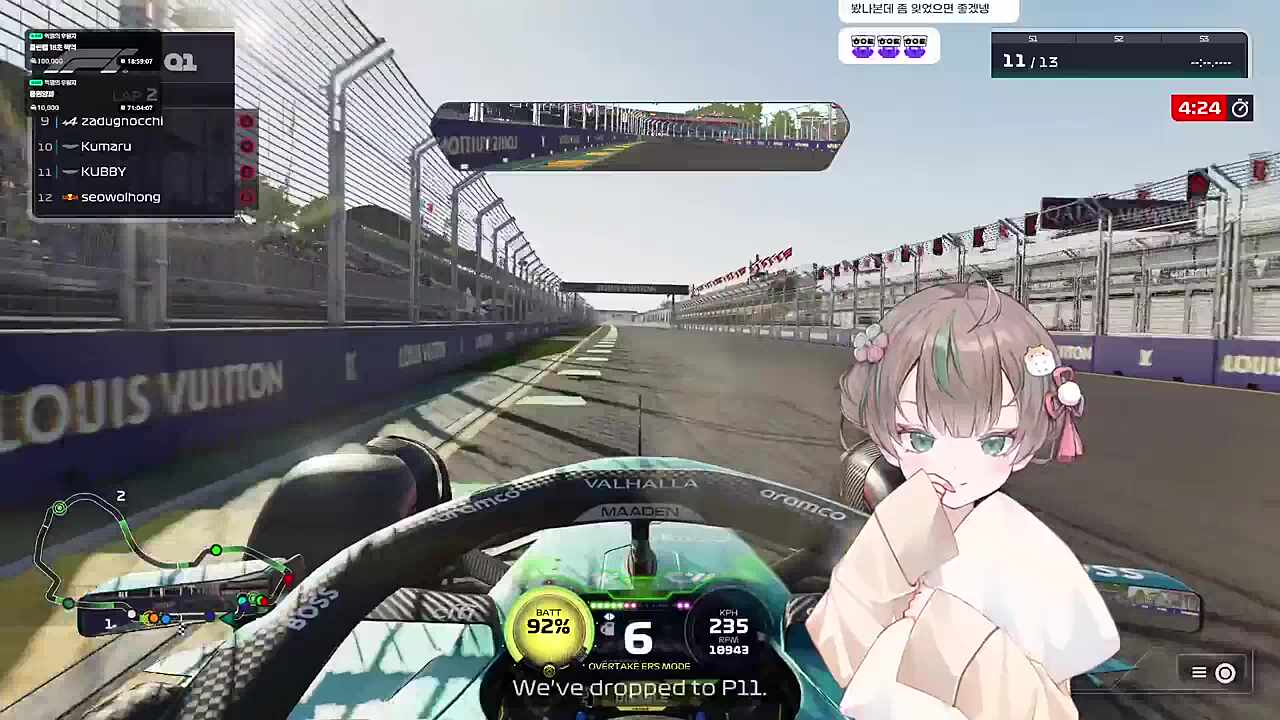Toggle OVERTAKE ERS MODE on the steering display
The height and width of the screenshot is (720, 1280).
pyautogui.click(x=639, y=666)
